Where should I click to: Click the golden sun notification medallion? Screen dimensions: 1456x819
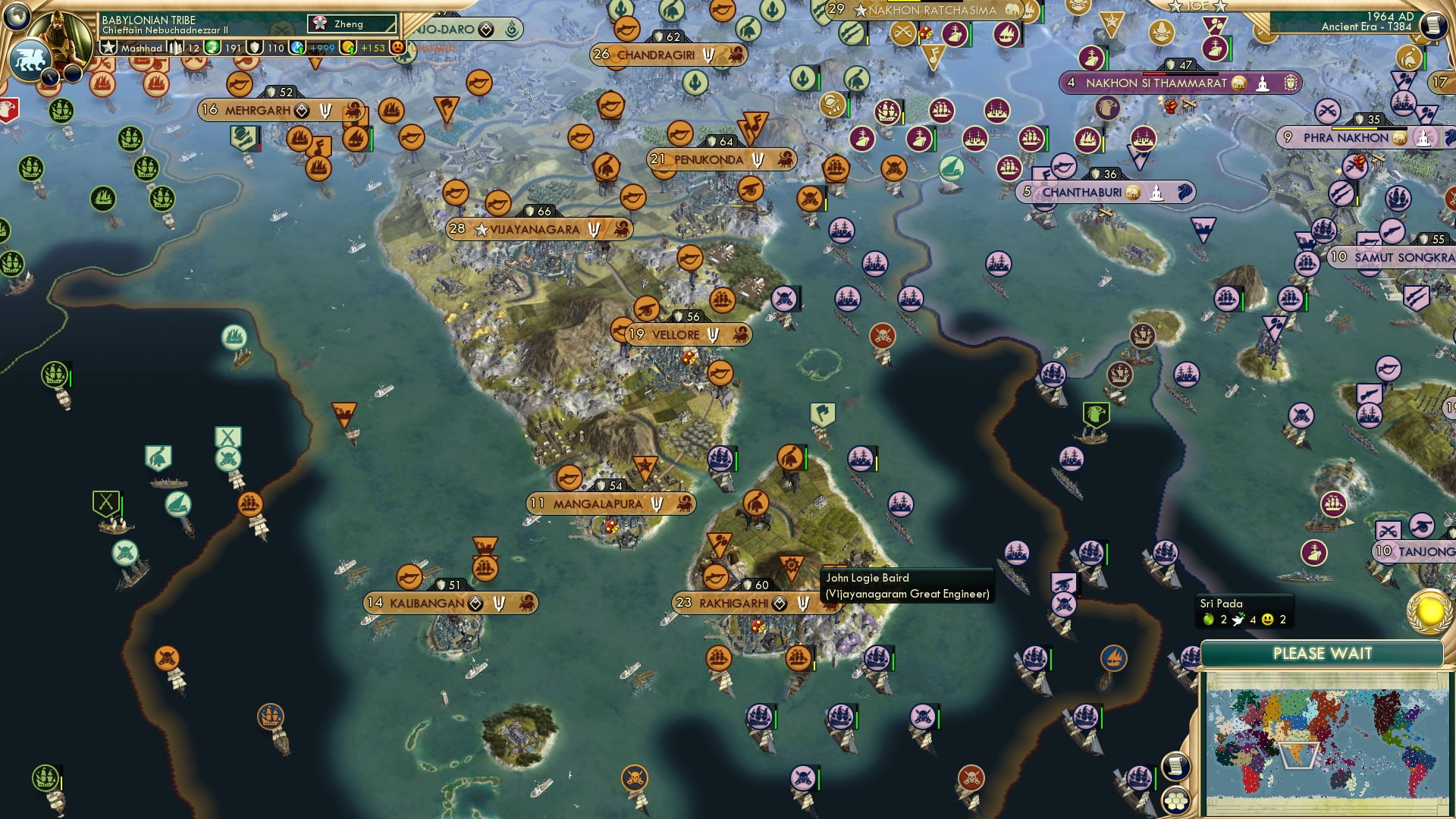click(1429, 611)
